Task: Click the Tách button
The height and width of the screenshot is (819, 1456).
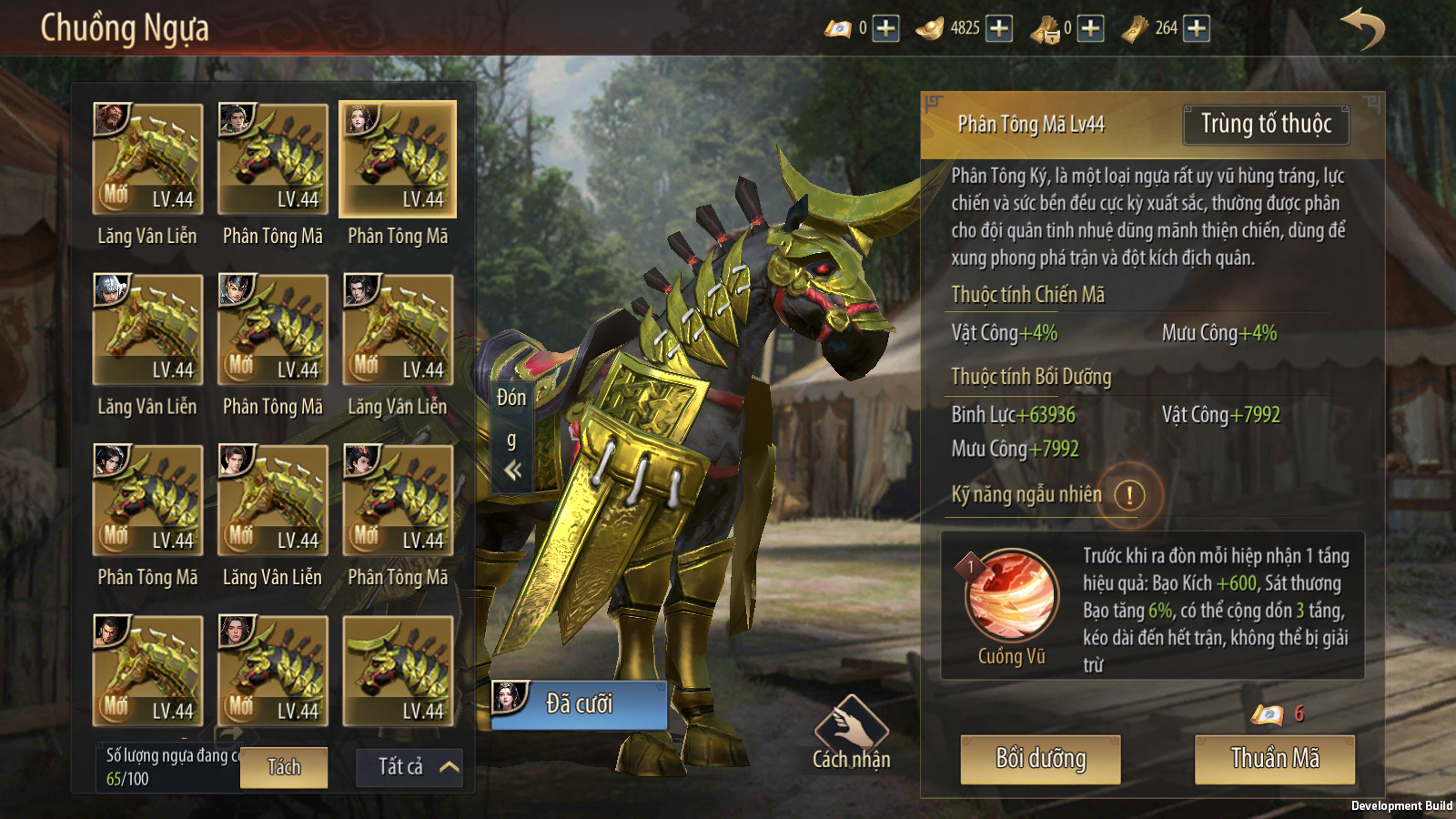Action: pos(284,768)
